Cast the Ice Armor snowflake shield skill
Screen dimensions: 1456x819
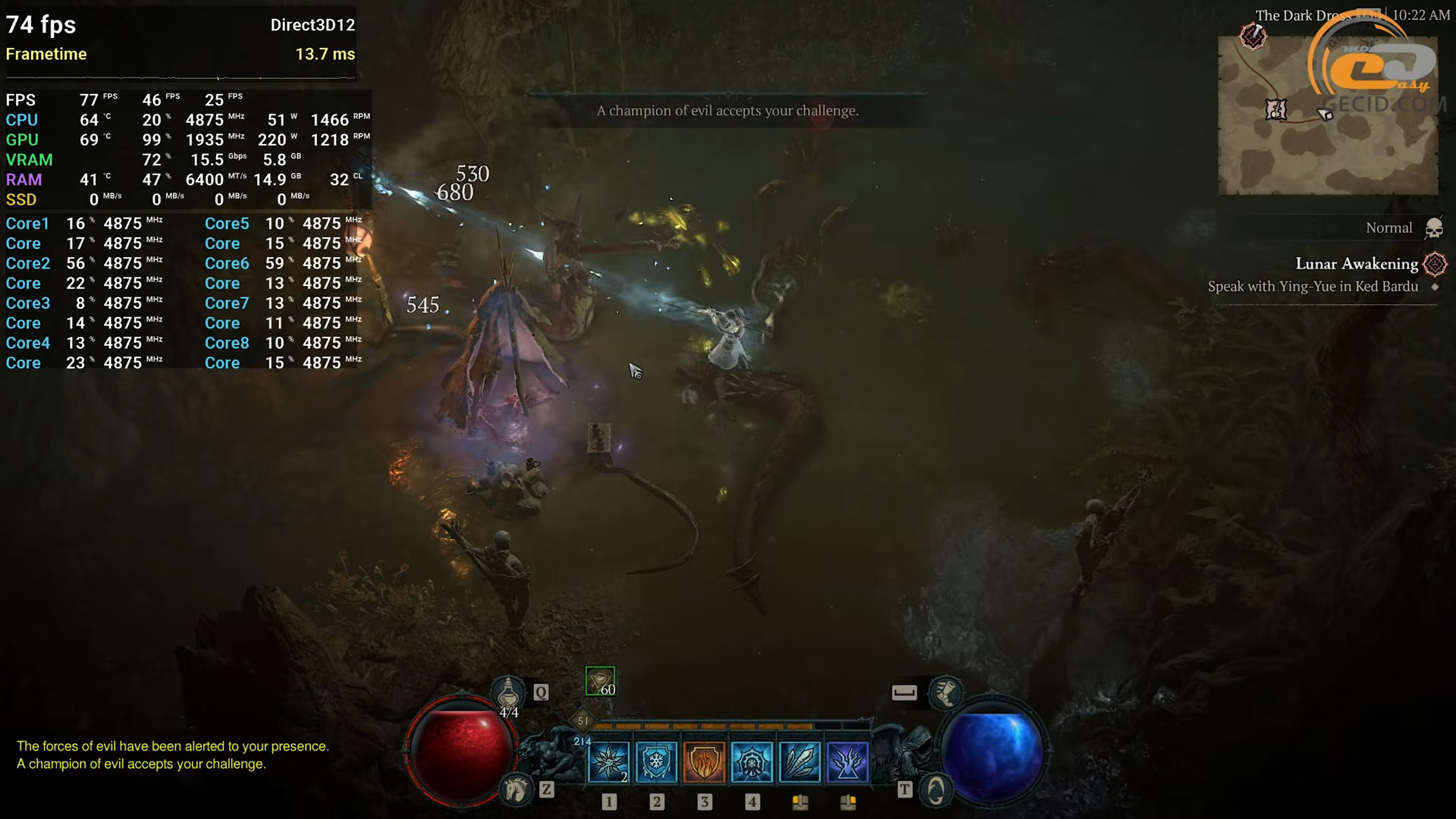tap(656, 761)
